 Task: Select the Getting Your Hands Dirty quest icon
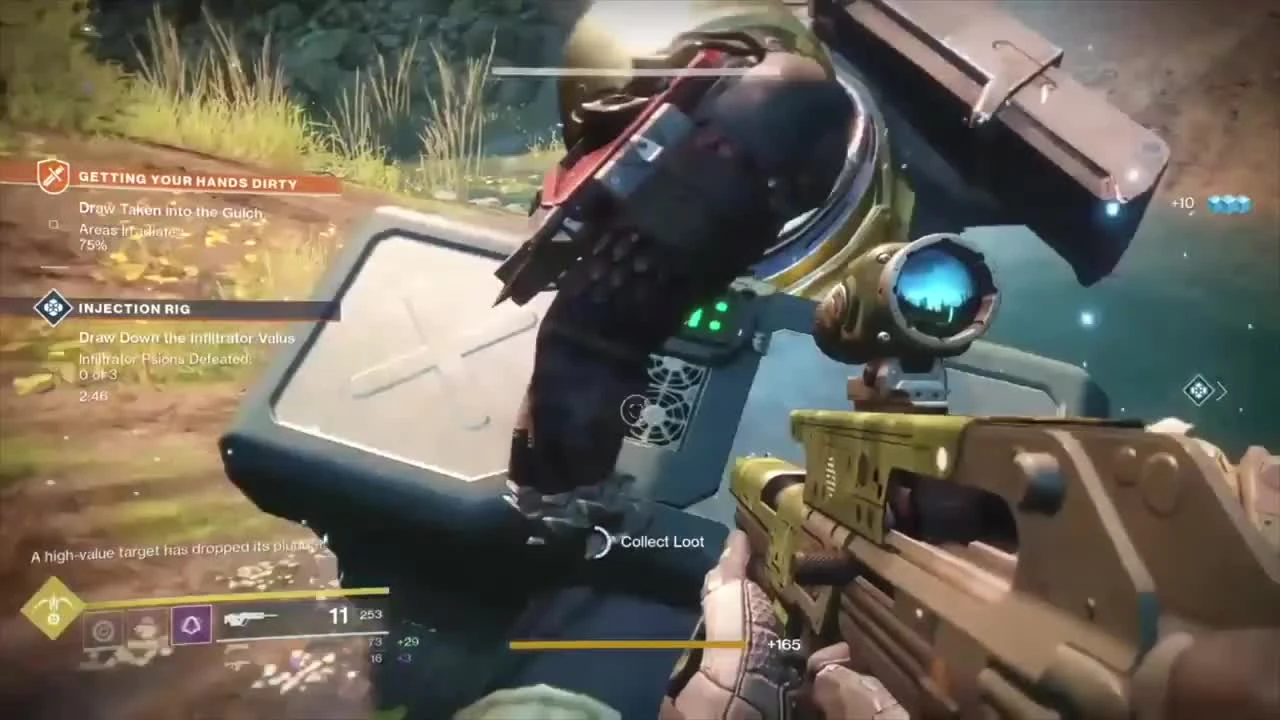pyautogui.click(x=53, y=176)
